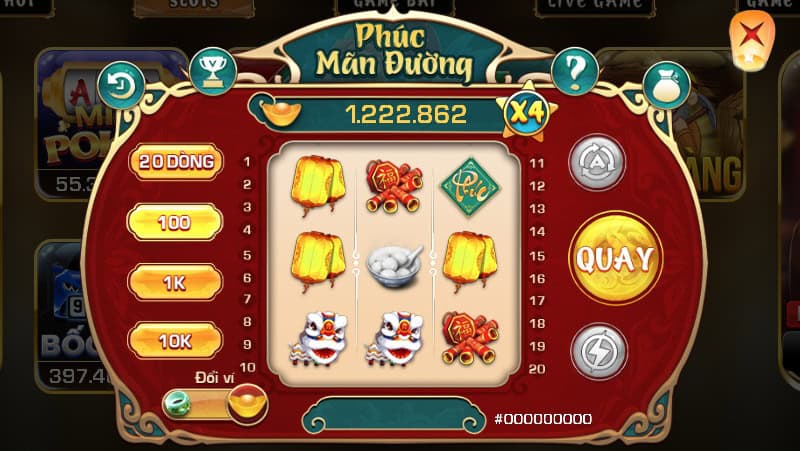Choose the 100 bet amount

[175, 222]
